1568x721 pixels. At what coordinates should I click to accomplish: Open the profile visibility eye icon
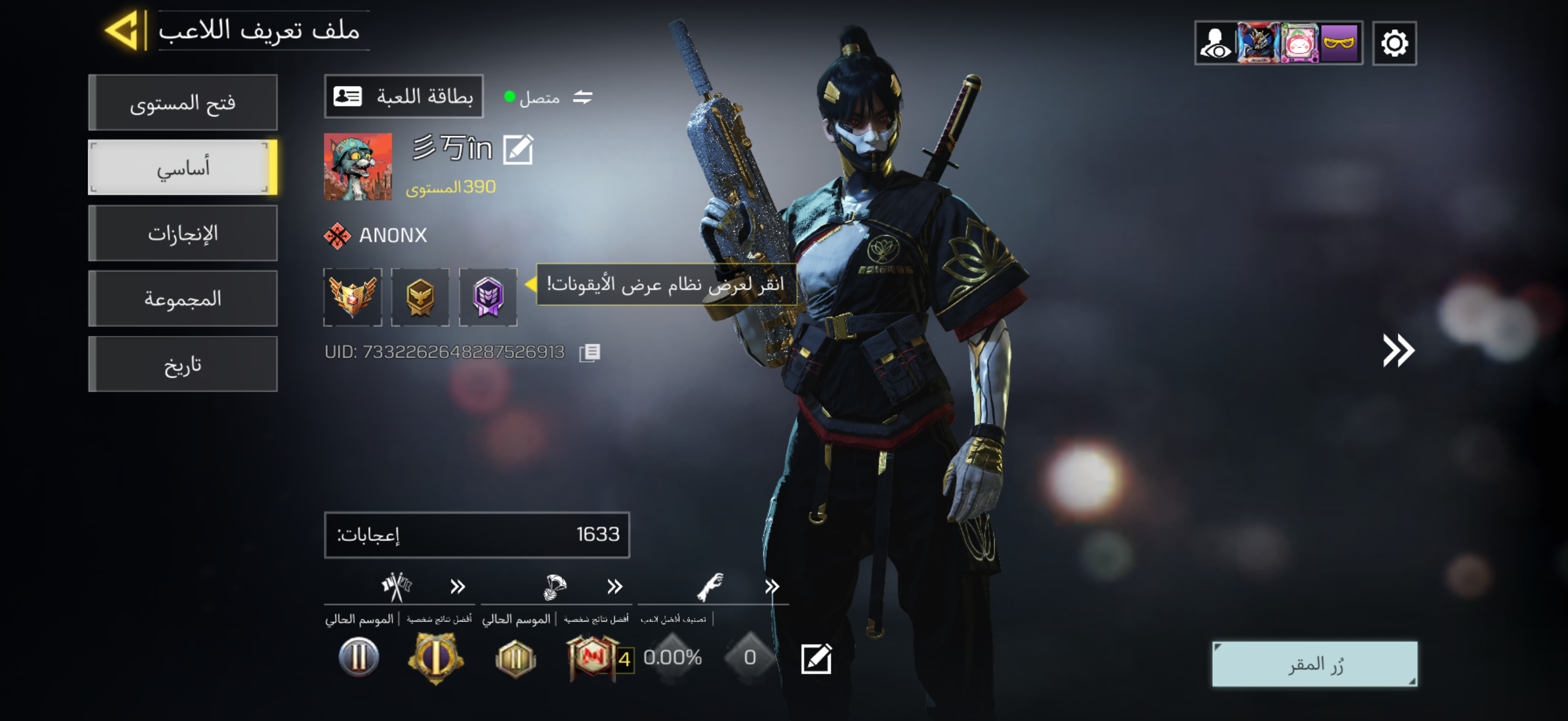click(1216, 44)
